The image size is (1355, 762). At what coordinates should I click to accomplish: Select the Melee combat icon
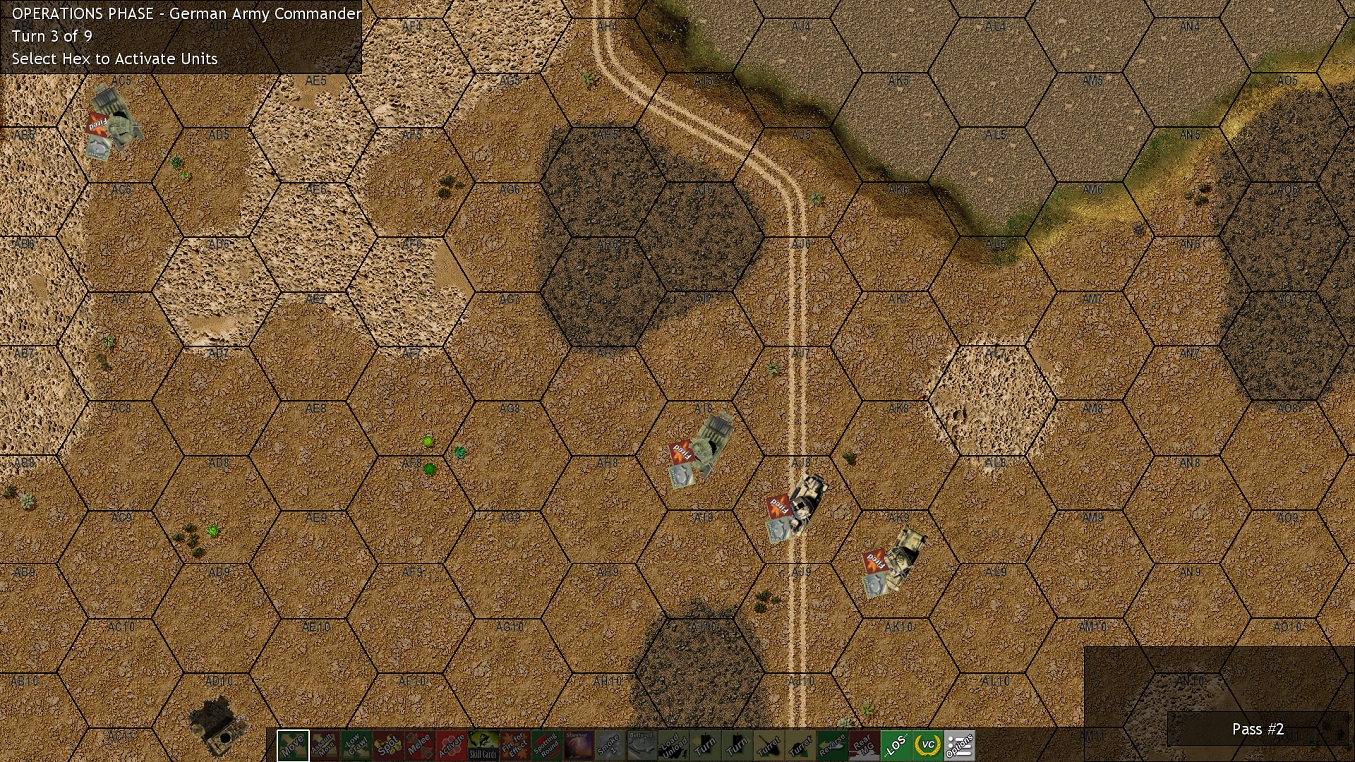[421, 745]
